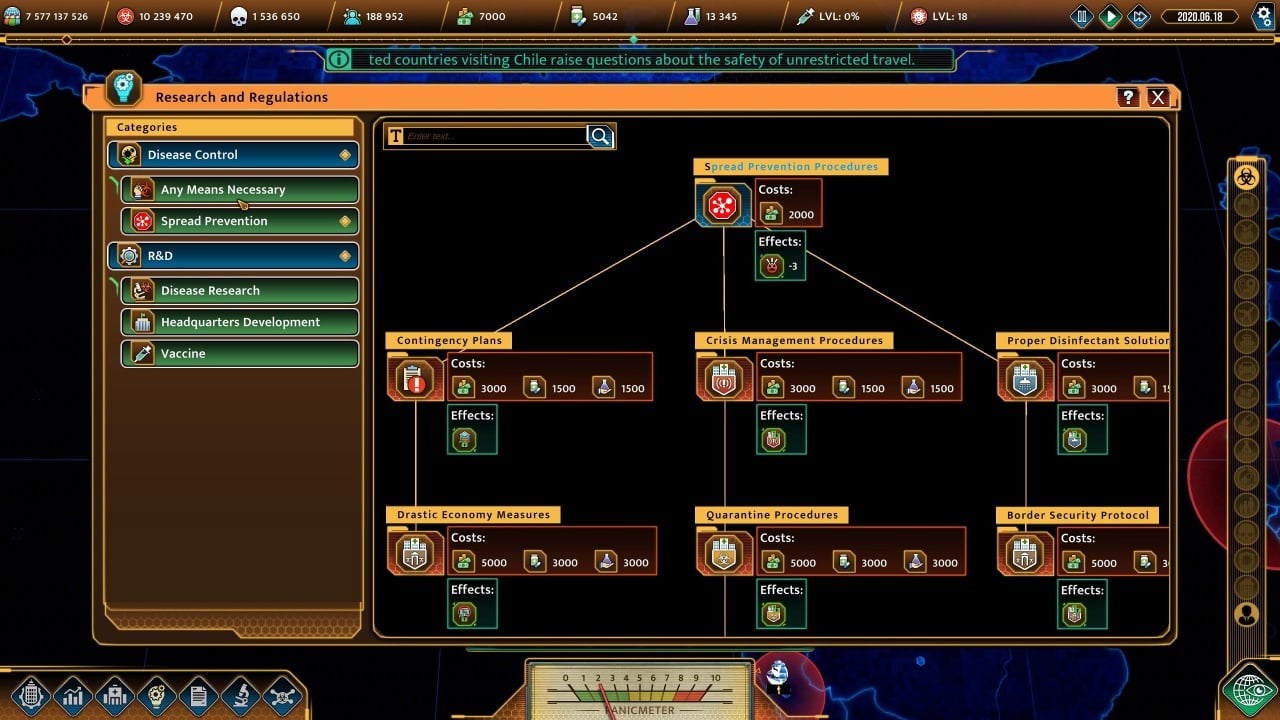The width and height of the screenshot is (1280, 720).
Task: Pause the game simulation
Action: coord(1081,16)
